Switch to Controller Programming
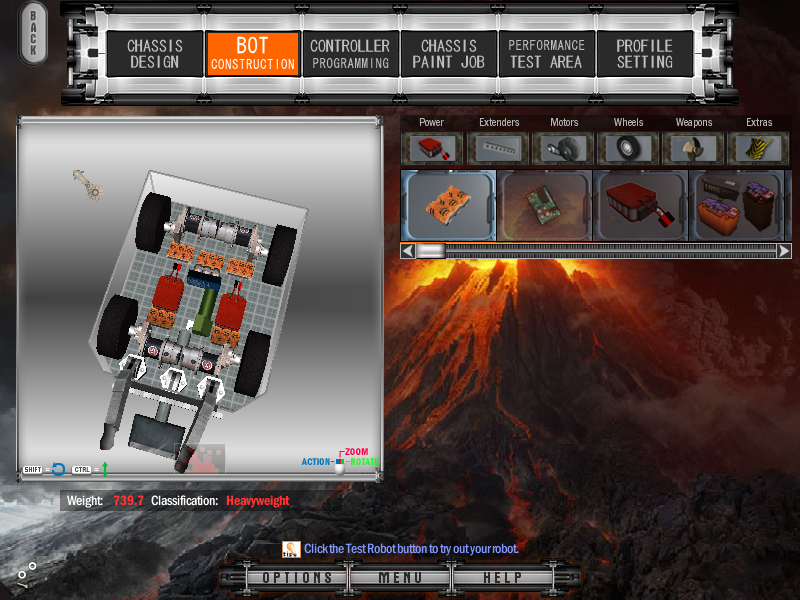 [349, 54]
